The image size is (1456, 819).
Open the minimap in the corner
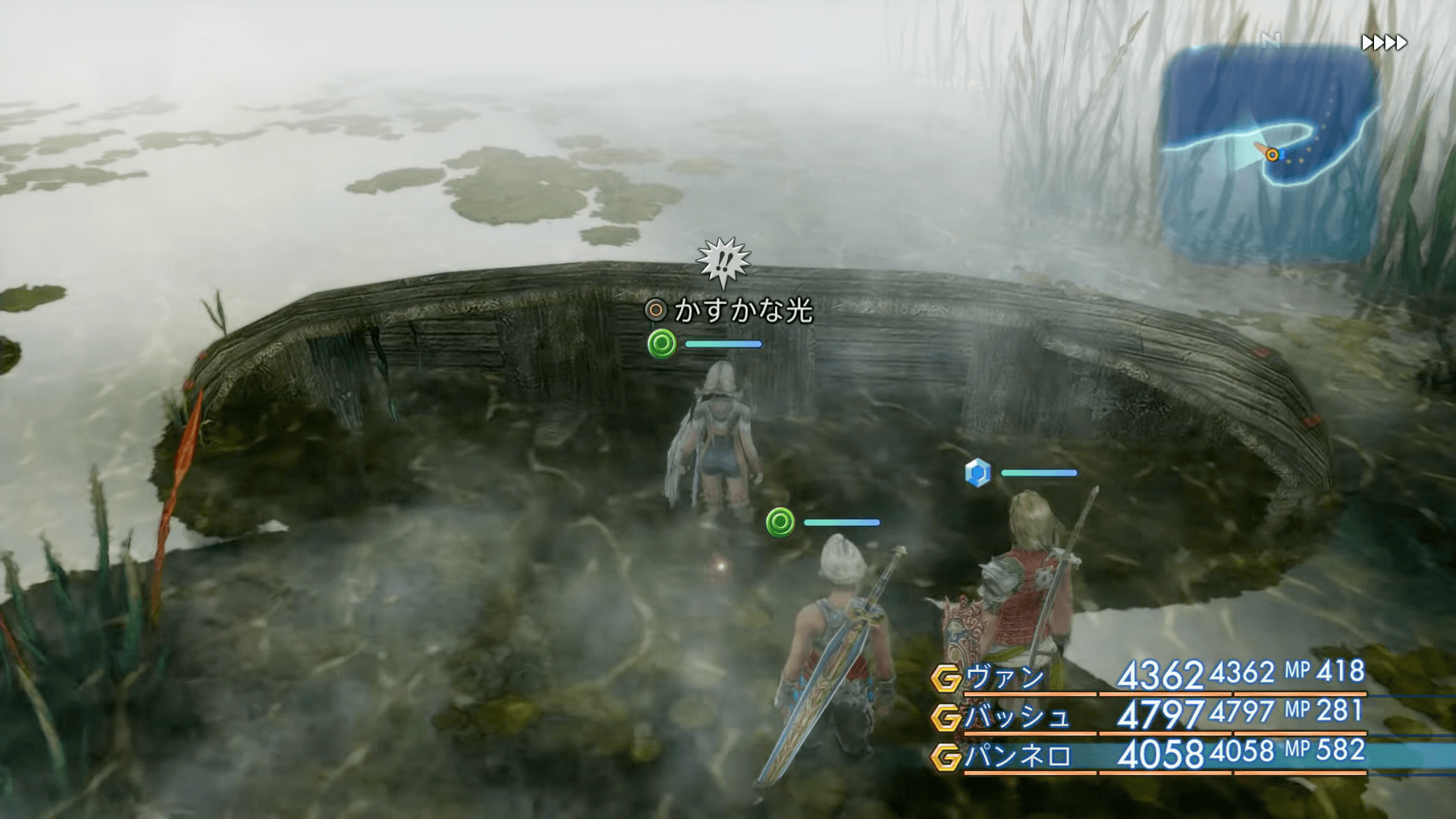[x=1269, y=152]
